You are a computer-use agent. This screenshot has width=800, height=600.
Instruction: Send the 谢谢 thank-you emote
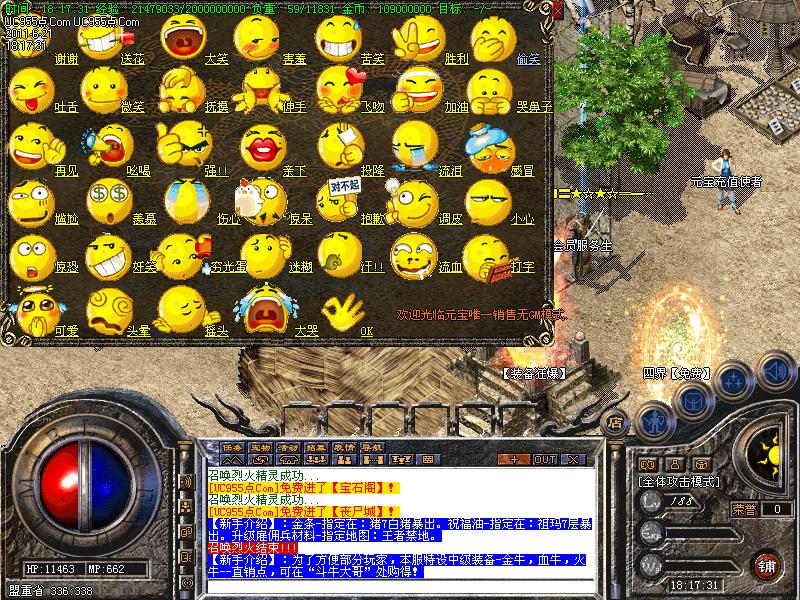pyautogui.click(x=30, y=38)
